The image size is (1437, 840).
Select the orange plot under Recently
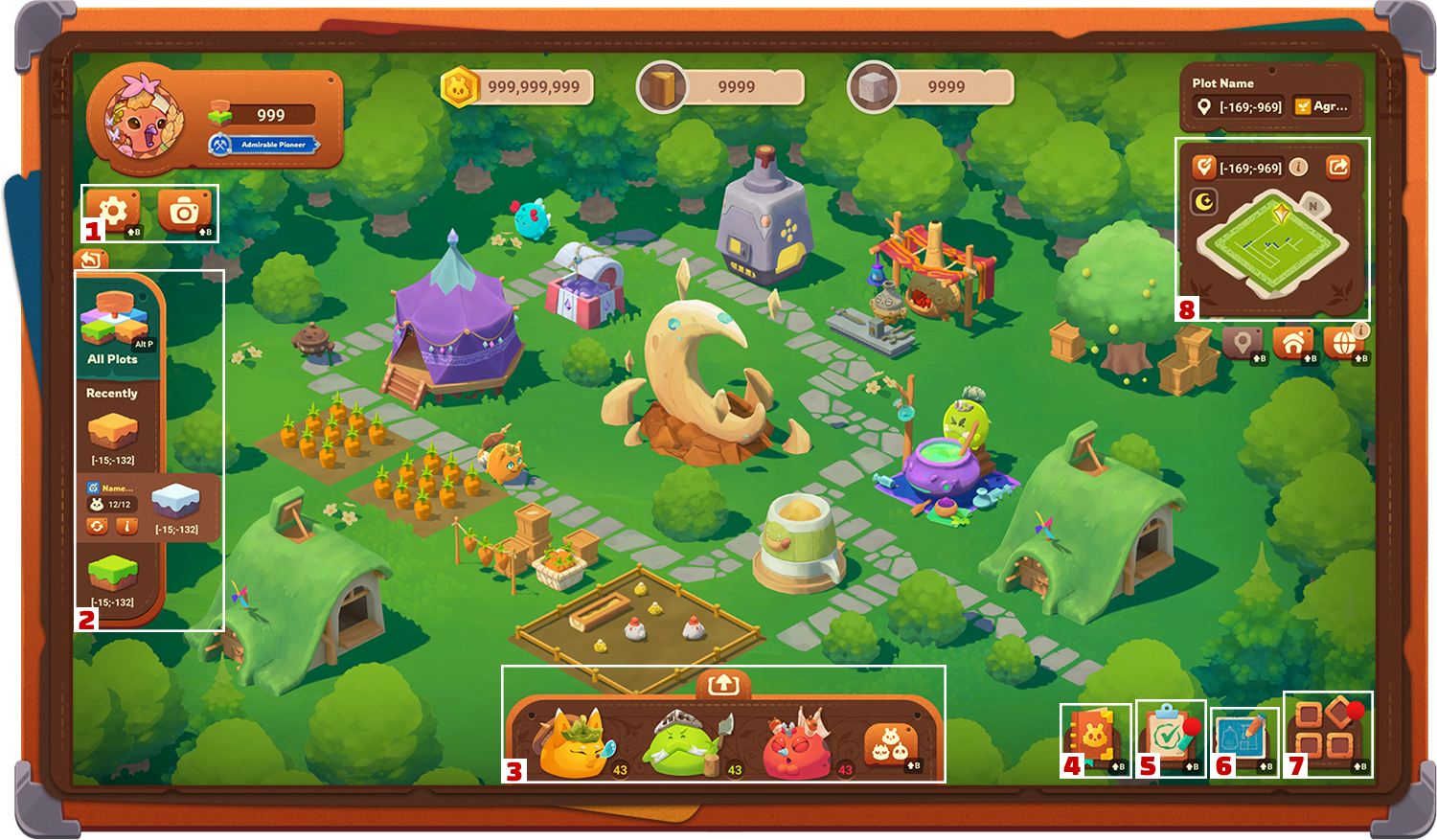(x=113, y=433)
